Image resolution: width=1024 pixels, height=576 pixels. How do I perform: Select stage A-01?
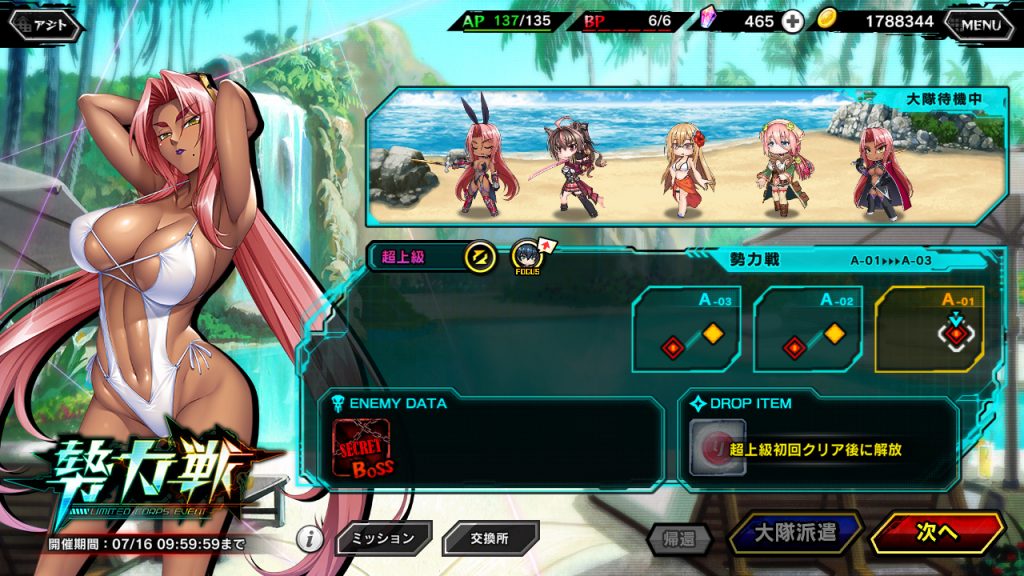click(x=929, y=329)
